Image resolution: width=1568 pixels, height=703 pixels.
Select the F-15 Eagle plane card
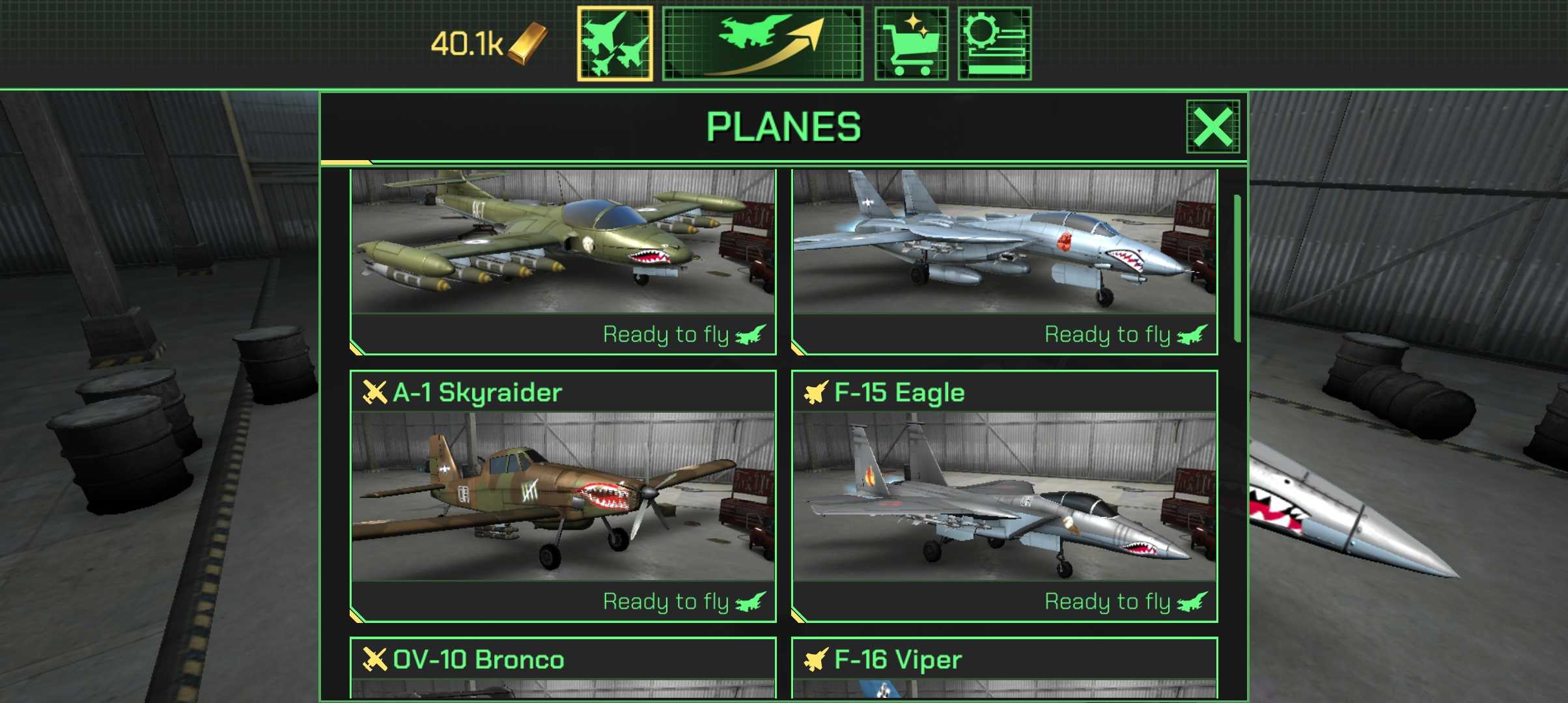coord(1004,496)
